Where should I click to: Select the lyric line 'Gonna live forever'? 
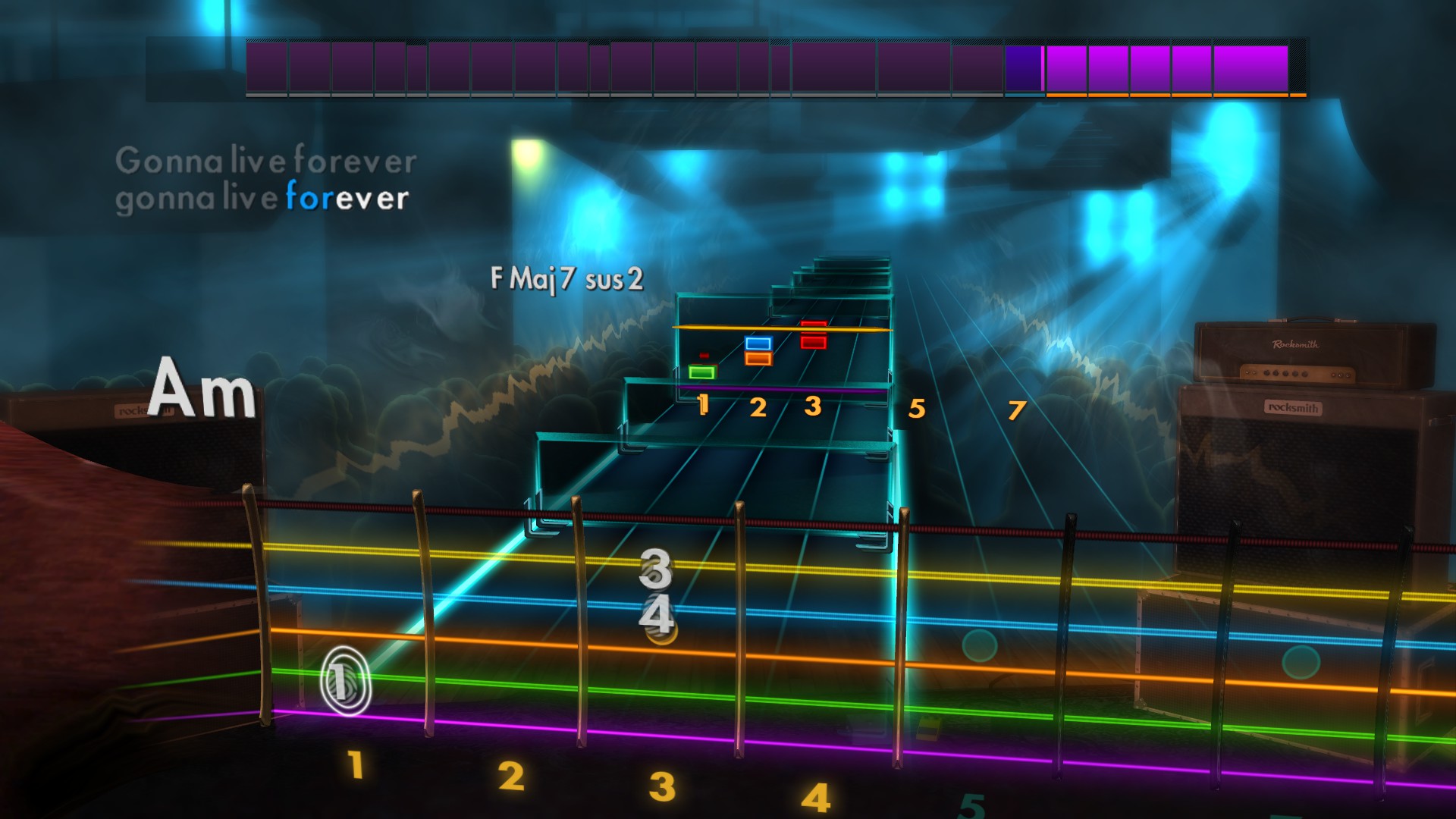[x=265, y=161]
